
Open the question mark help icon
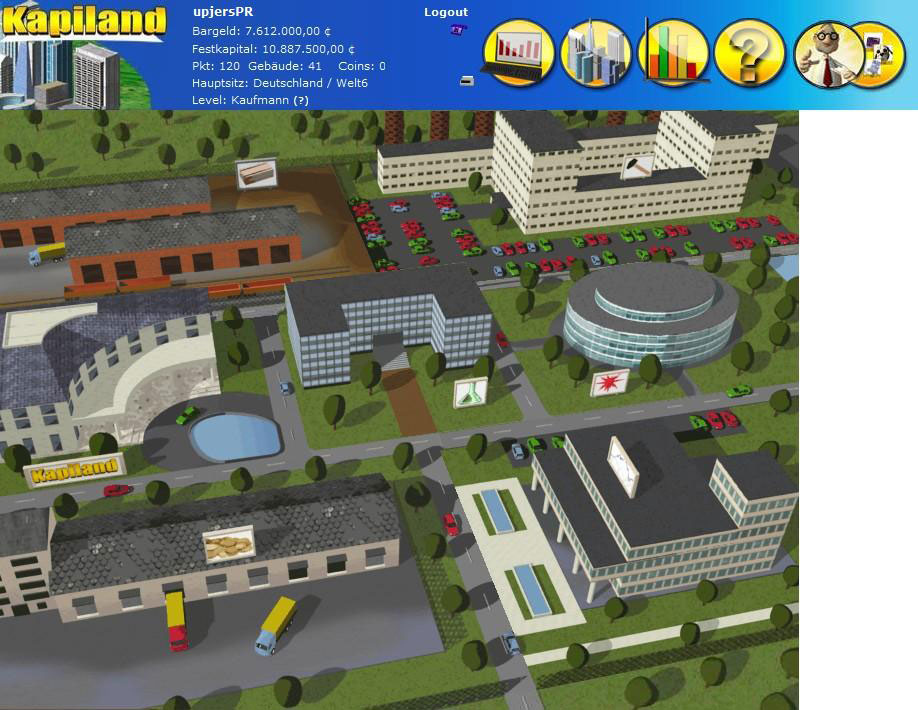[x=750, y=53]
